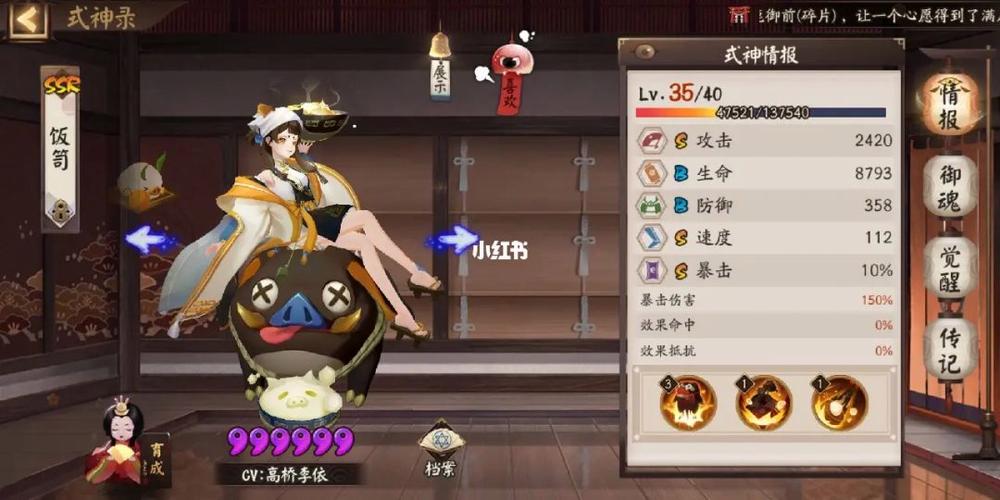
Task: Select the level 3 skill icon
Action: tap(688, 403)
